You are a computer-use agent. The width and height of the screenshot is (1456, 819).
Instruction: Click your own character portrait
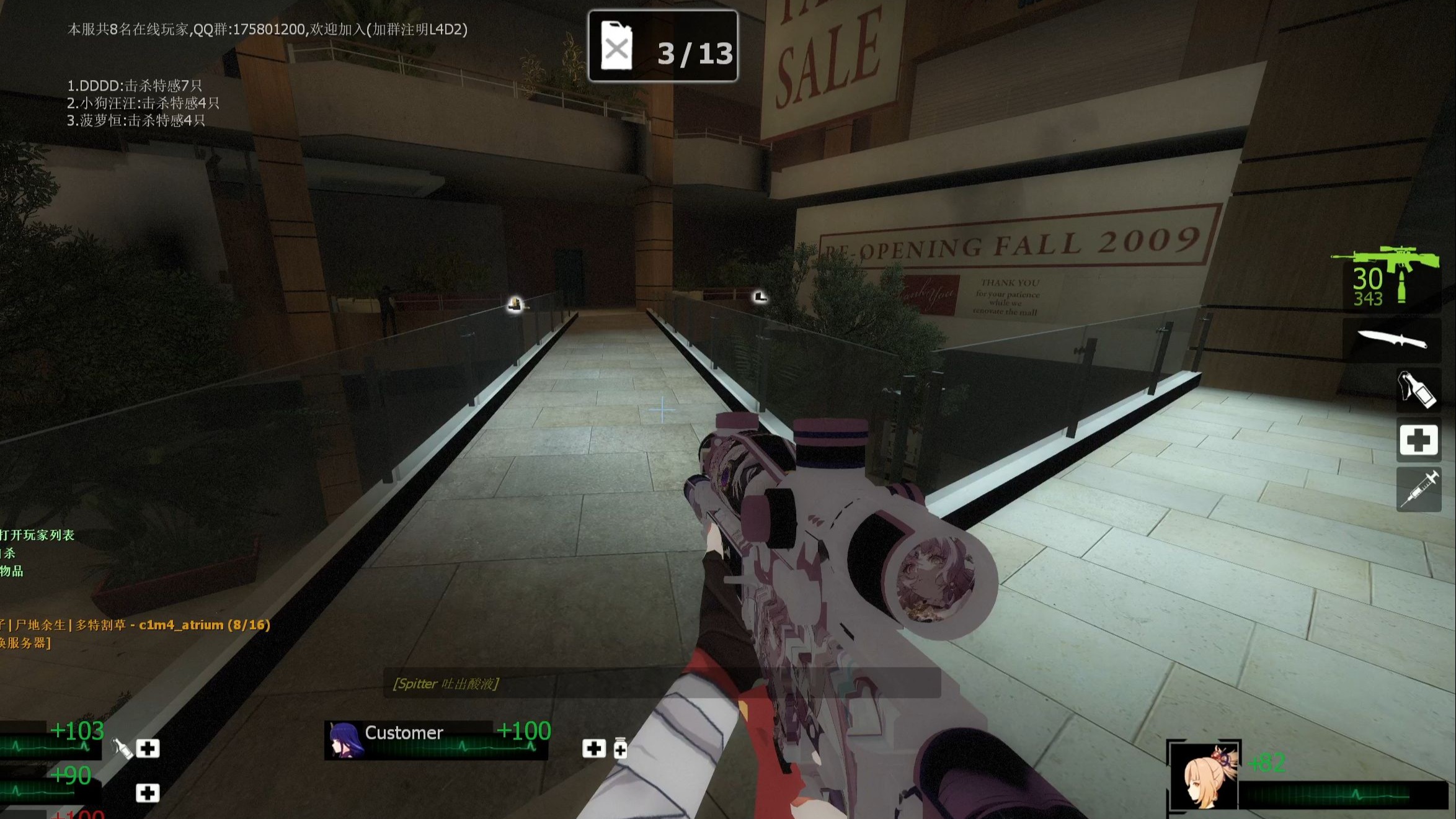click(1204, 776)
